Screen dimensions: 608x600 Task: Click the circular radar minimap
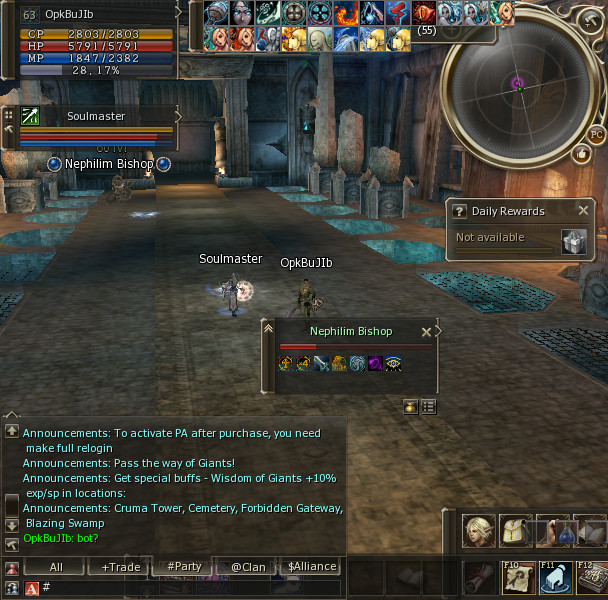pos(518,85)
